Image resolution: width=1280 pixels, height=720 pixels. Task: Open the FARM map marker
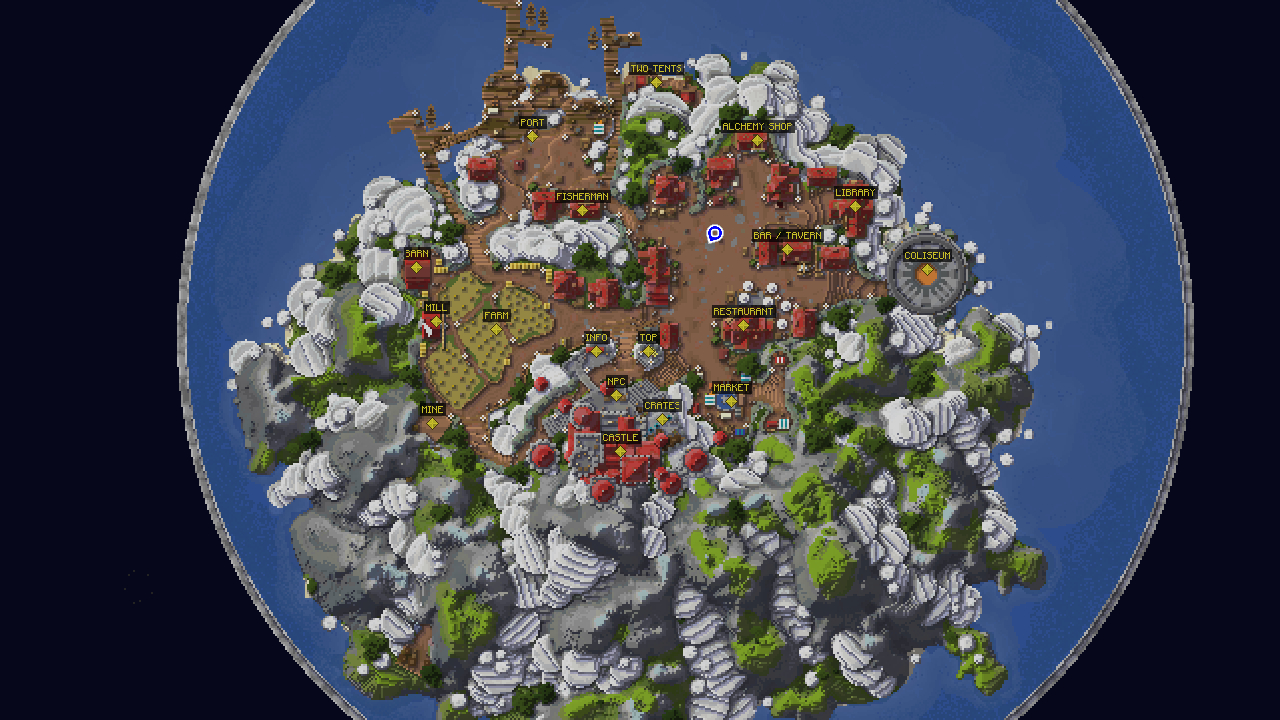click(497, 327)
